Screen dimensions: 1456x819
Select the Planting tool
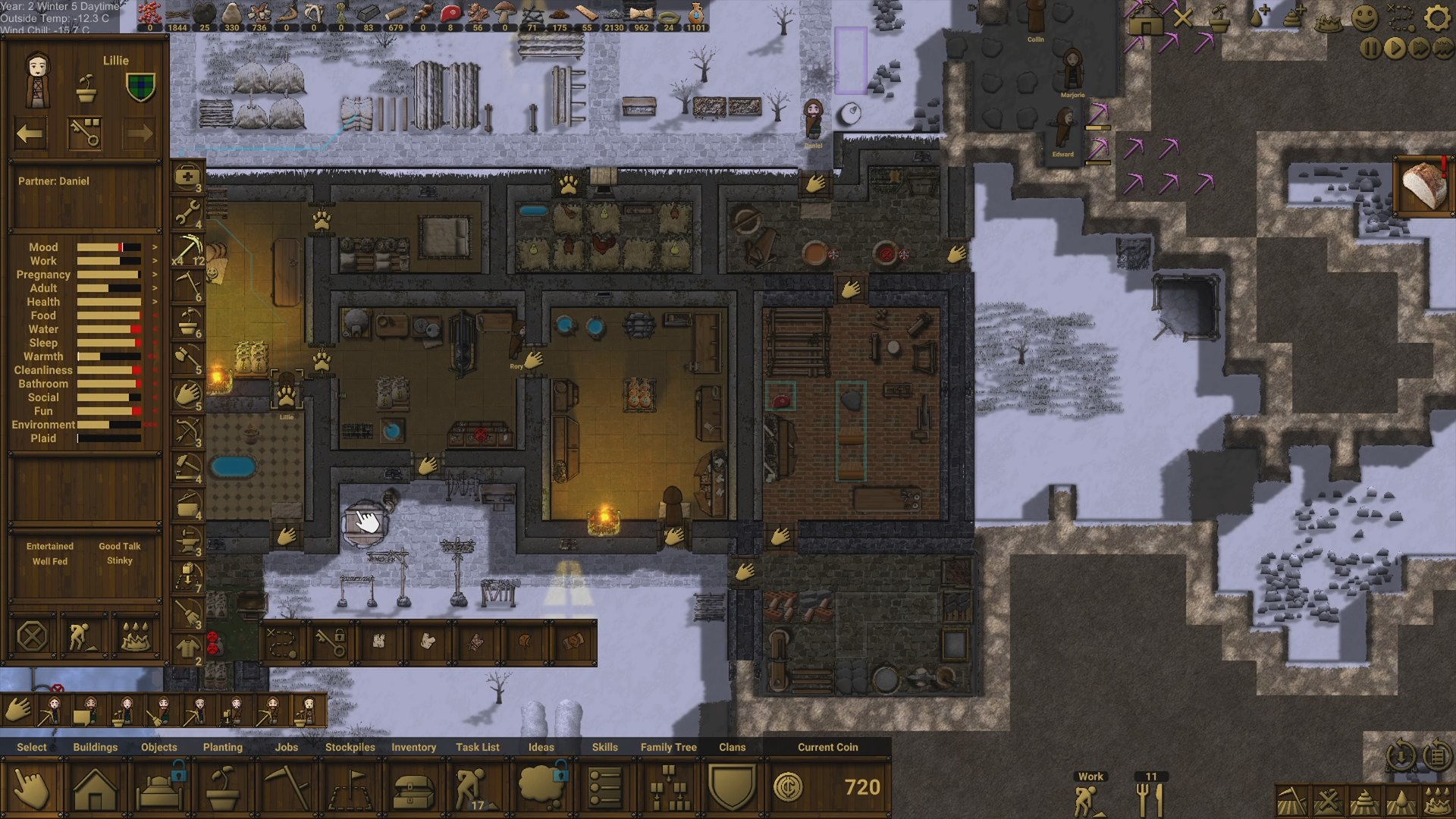[223, 788]
